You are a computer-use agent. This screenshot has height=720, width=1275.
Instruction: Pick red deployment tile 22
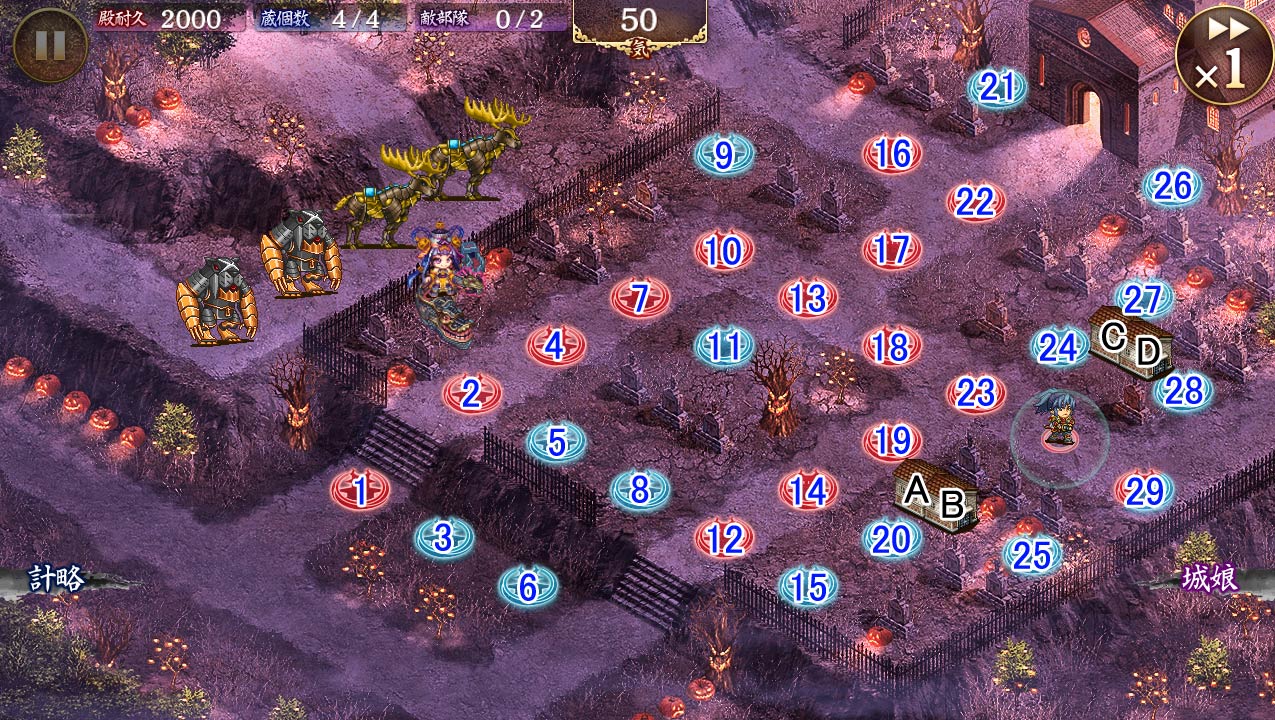(x=975, y=203)
